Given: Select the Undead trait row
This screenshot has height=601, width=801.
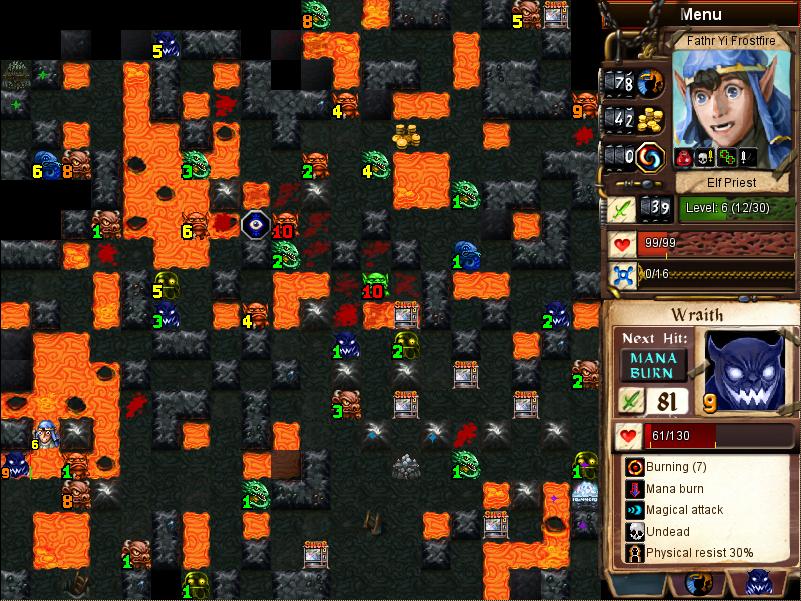Looking at the screenshot, I should [700, 531].
